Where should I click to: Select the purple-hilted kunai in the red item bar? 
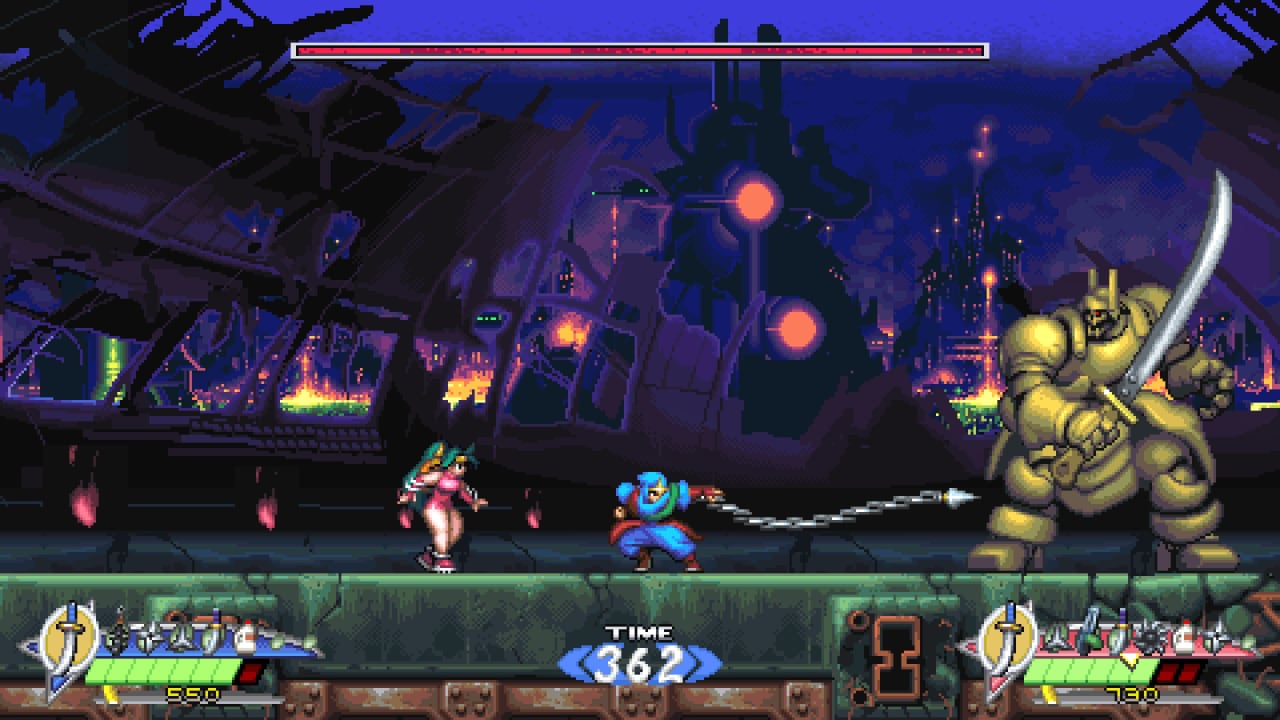(x=1121, y=634)
